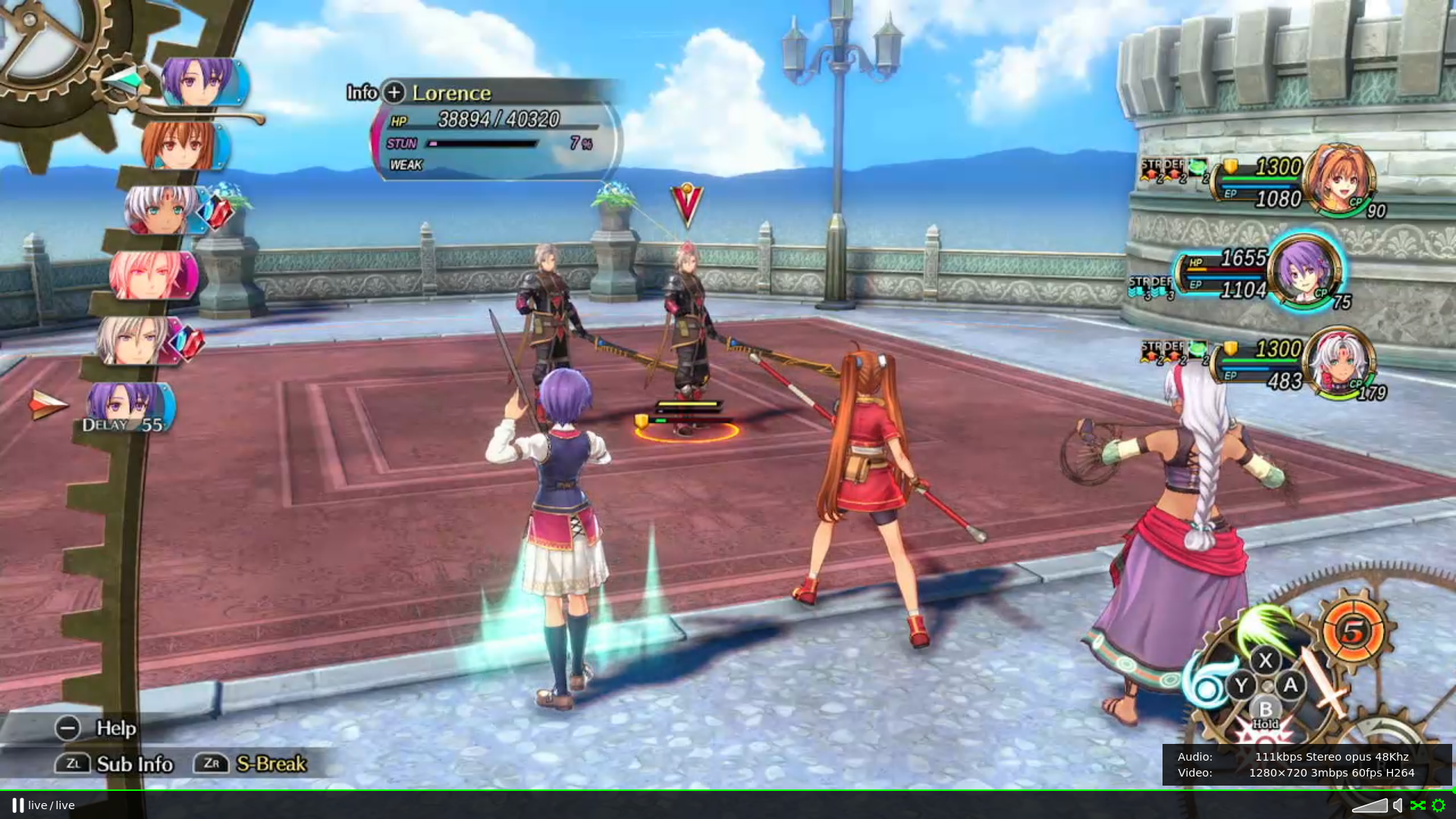Choose the purple-haired party member's status portrait
Image resolution: width=1456 pixels, height=819 pixels.
click(1304, 271)
